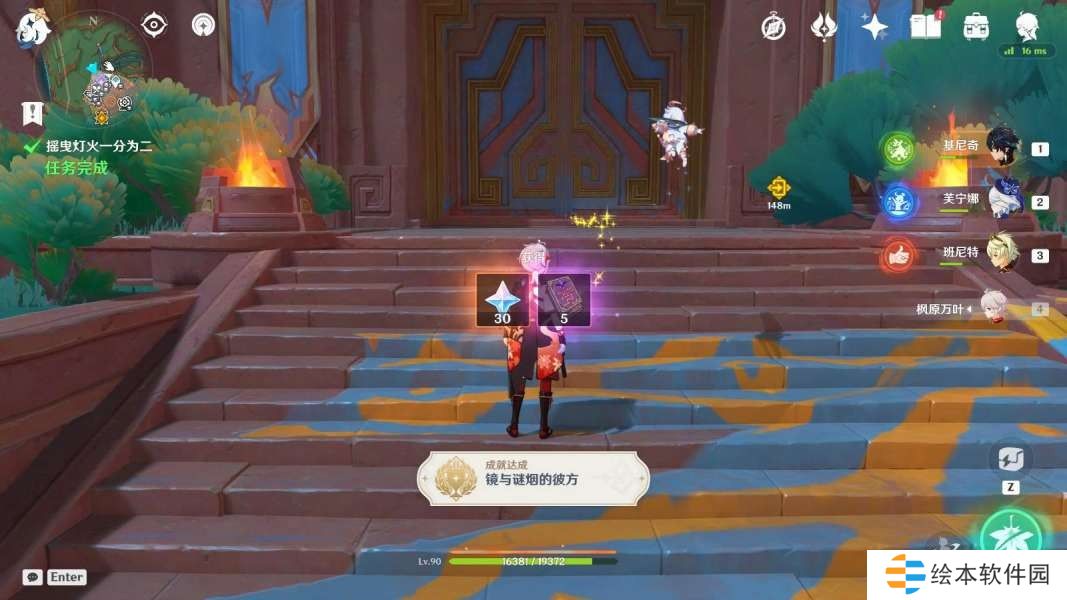Open the 镜与谜烟的彼方 achievement popup
The height and width of the screenshot is (600, 1067).
click(533, 478)
